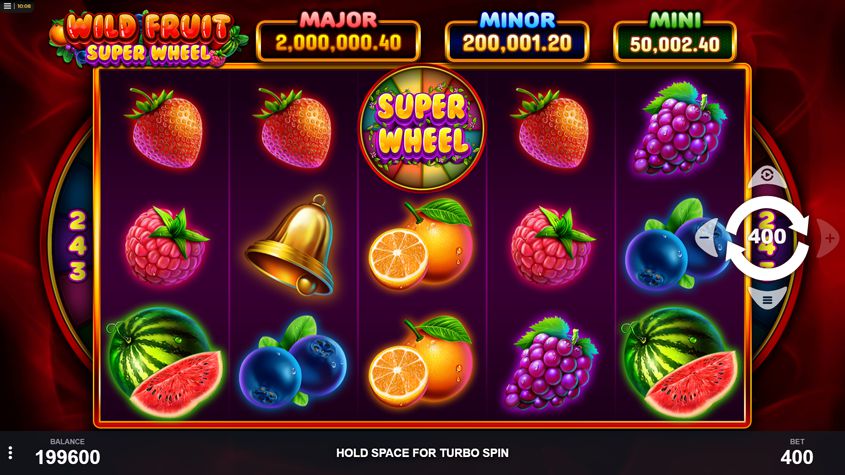Open the three-dot options menu beside Balance
This screenshot has width=845, height=475.
click(10, 453)
